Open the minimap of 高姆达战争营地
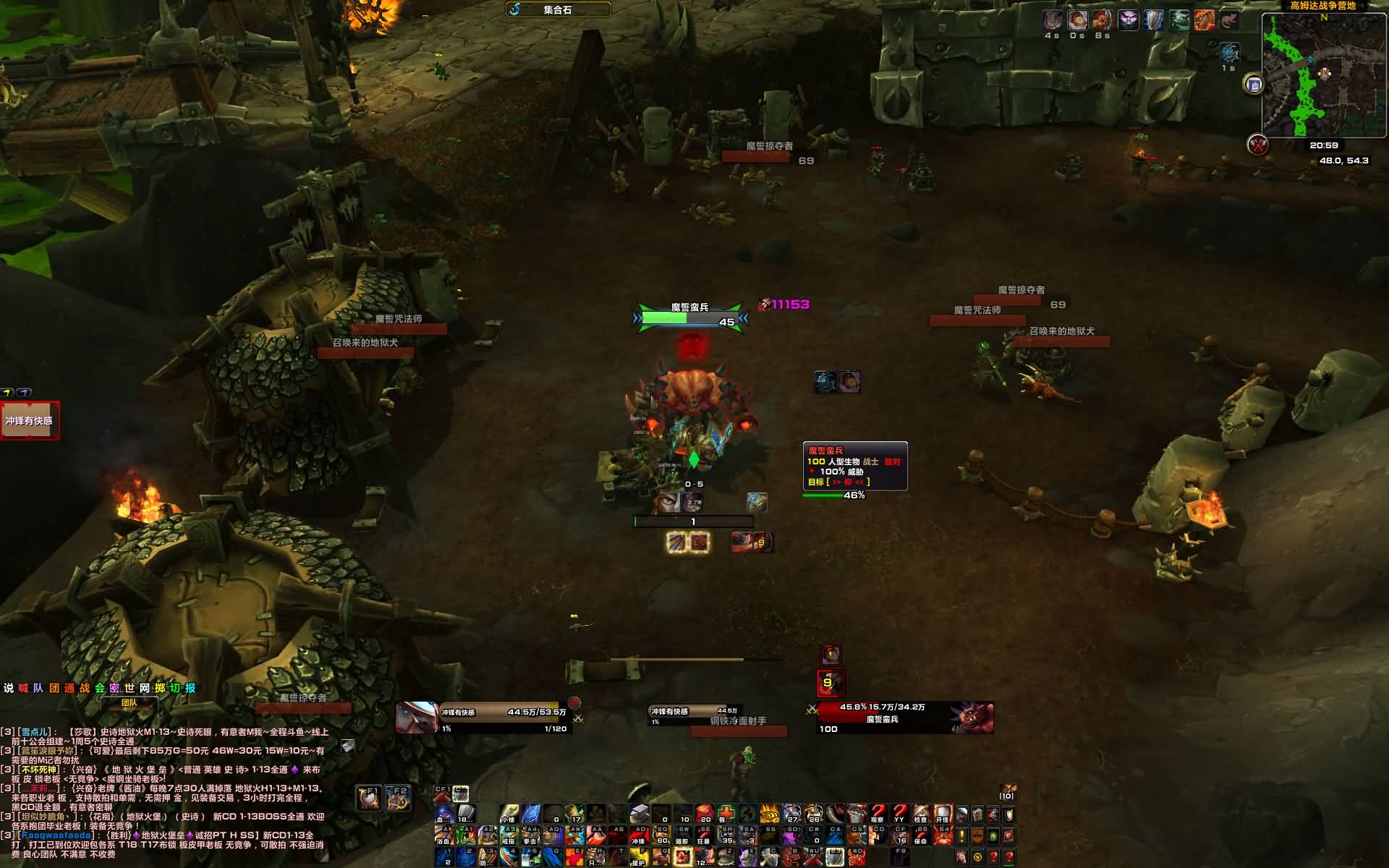The image size is (1389, 868). tap(1324, 76)
